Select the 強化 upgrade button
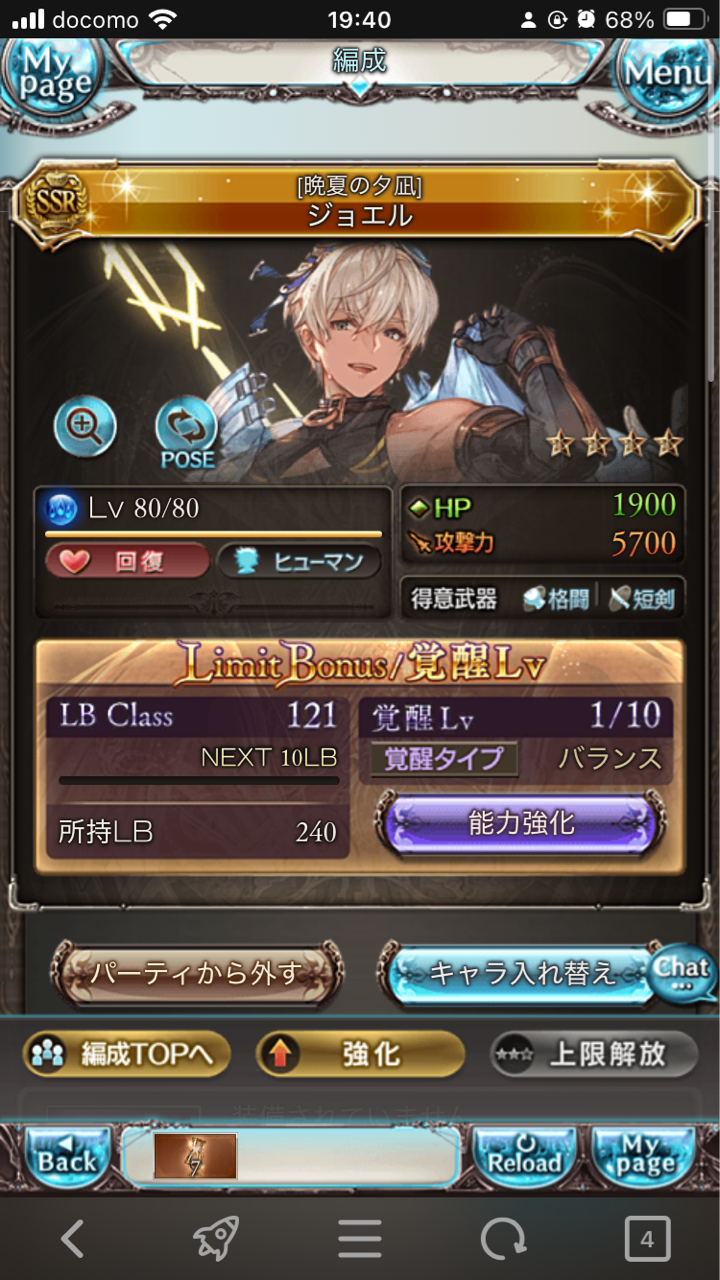This screenshot has width=720, height=1280. click(x=360, y=1055)
